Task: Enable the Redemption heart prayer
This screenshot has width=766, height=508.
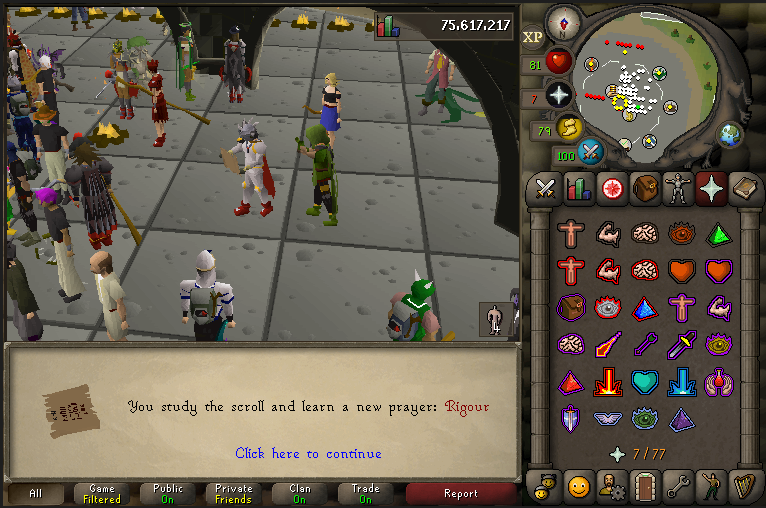Action: [x=646, y=382]
